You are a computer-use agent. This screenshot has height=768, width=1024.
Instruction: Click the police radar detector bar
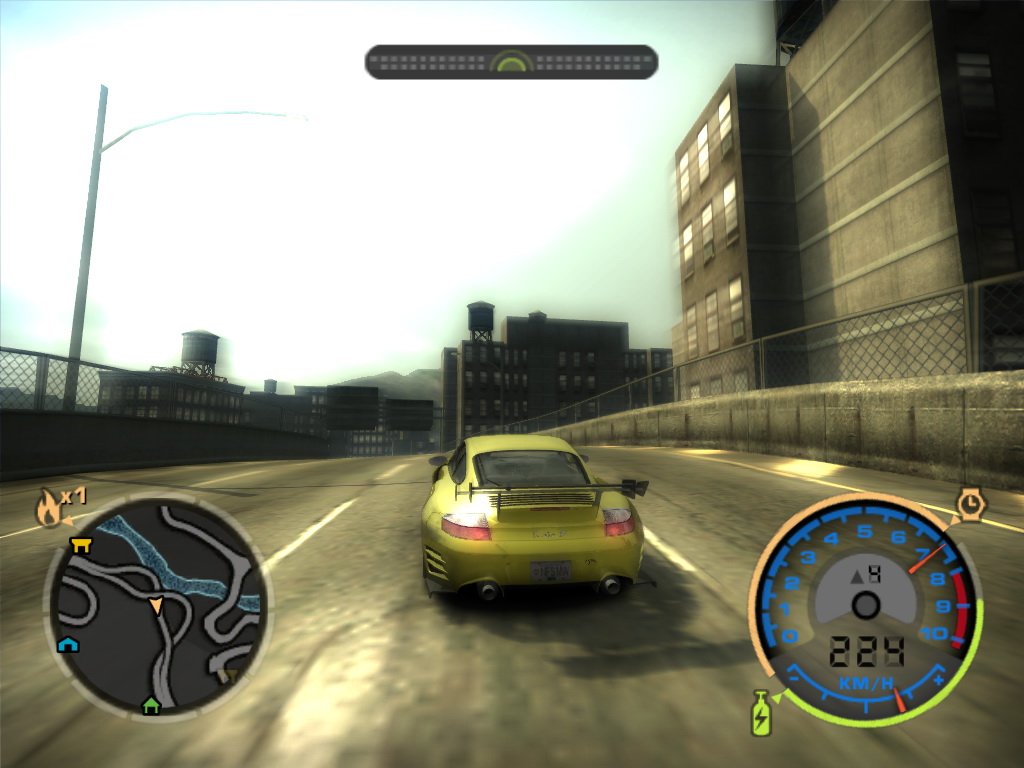coord(511,62)
